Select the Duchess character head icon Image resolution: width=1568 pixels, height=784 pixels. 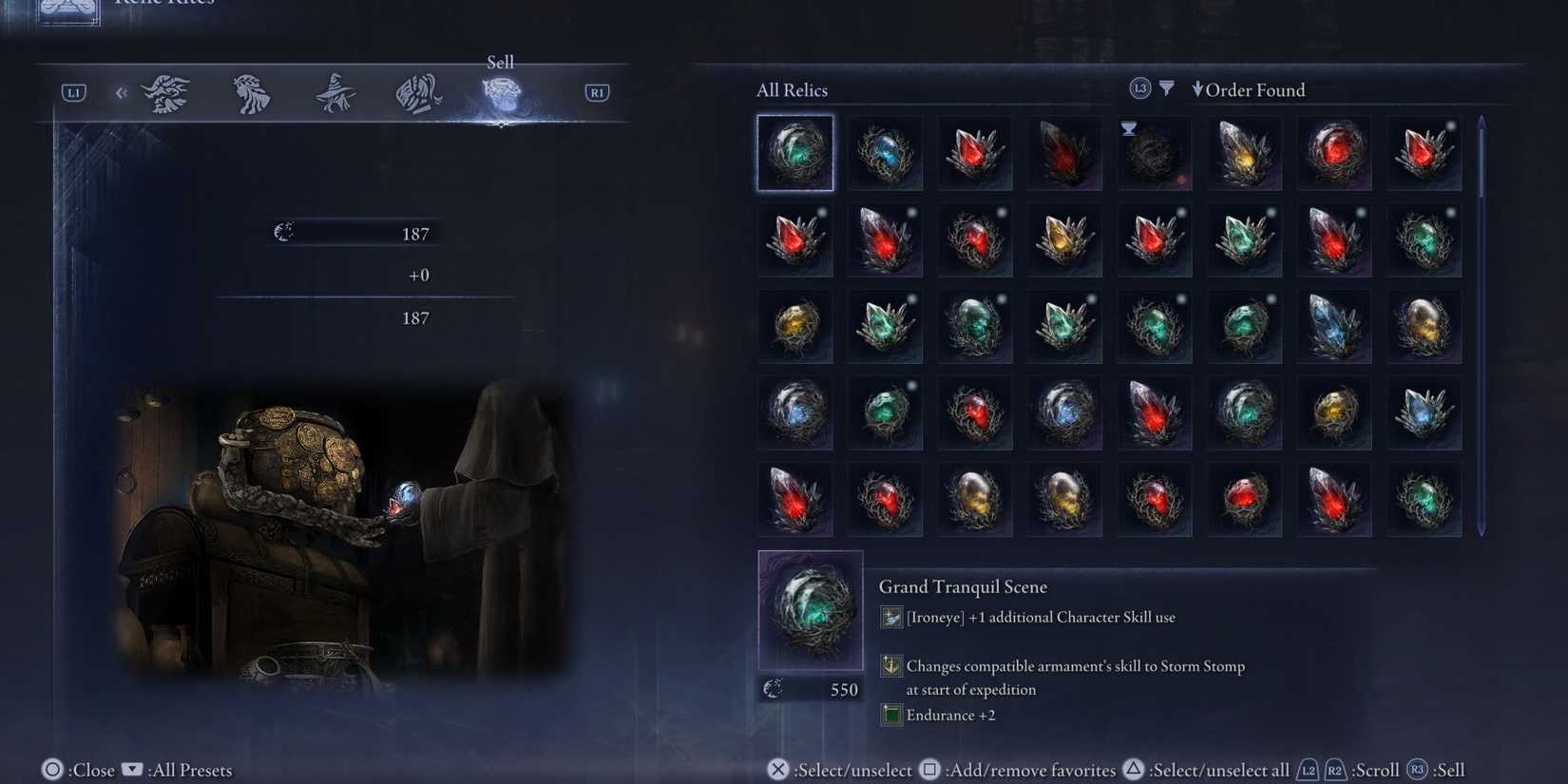pyautogui.click(x=250, y=91)
